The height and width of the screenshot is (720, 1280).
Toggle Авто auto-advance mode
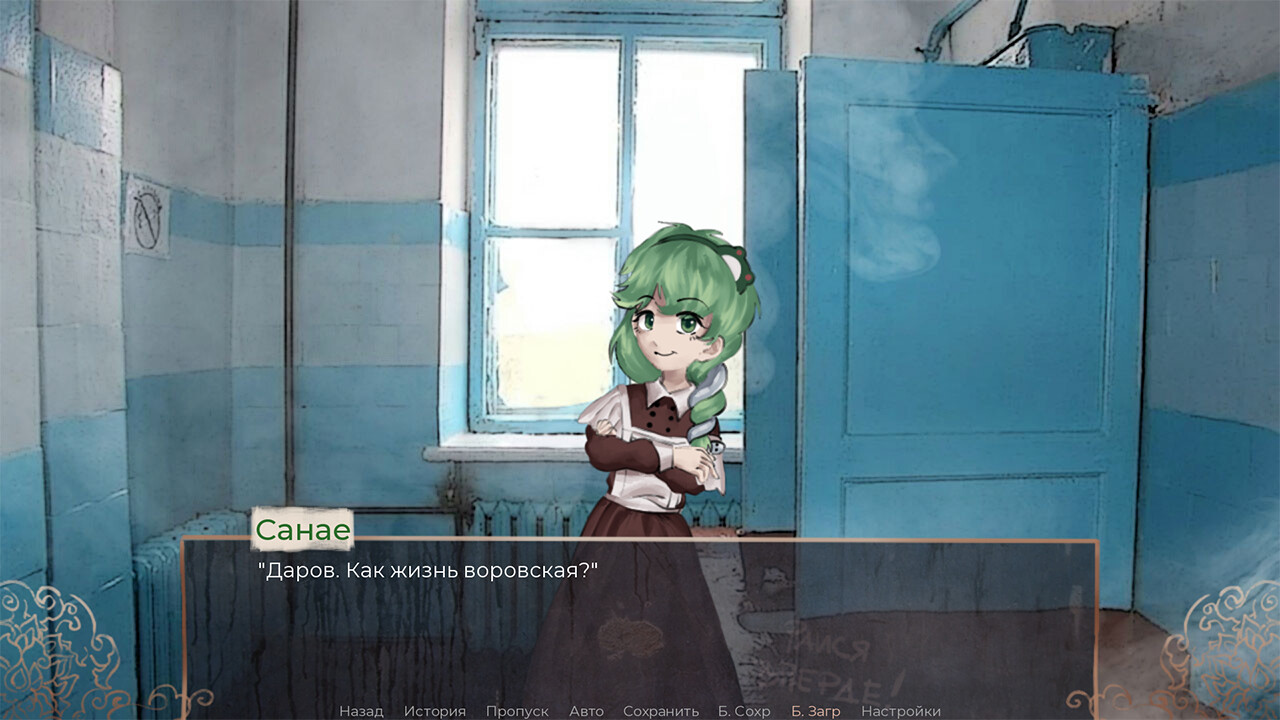tap(585, 711)
